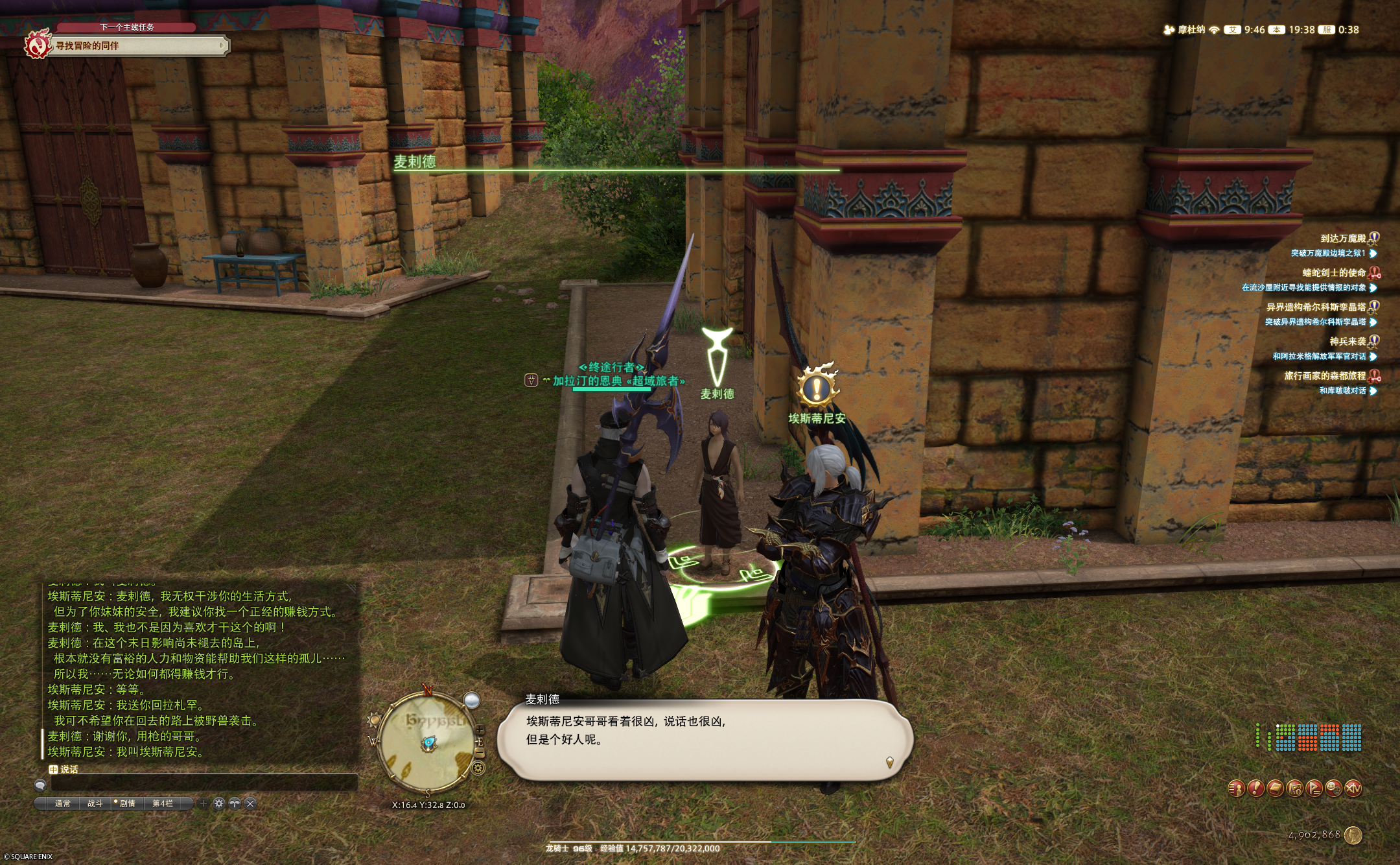1400x865 pixels.
Task: Select quest tracker entry 神兵来袭
Action: tap(1347, 341)
